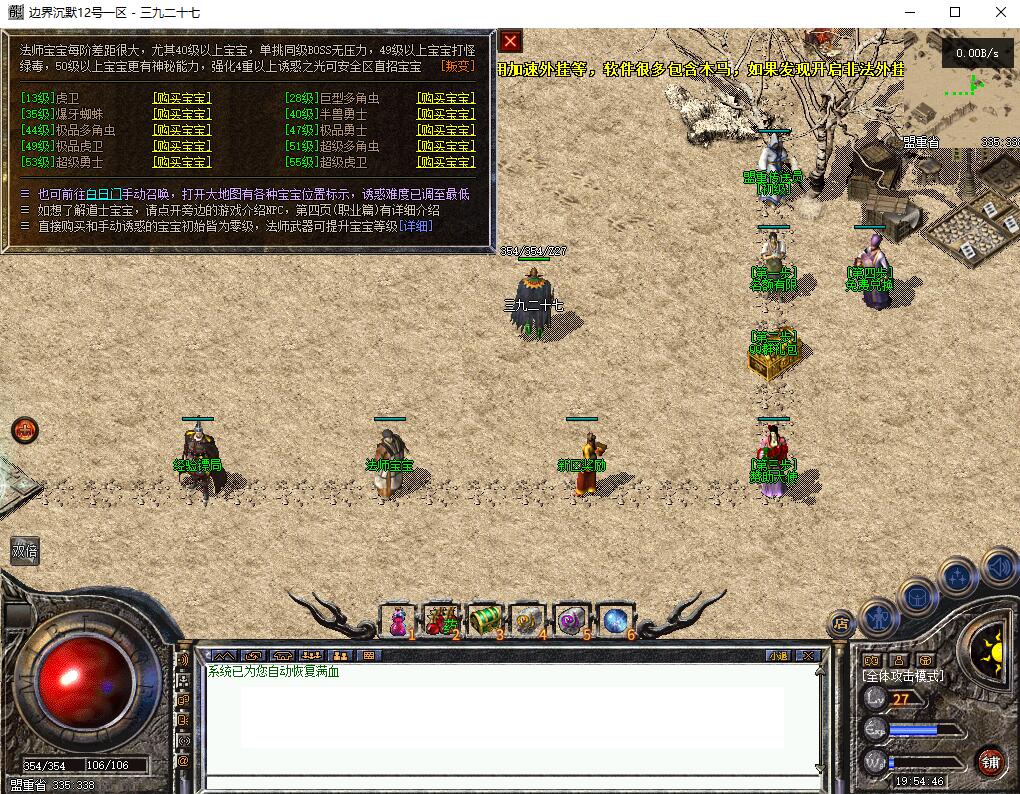Click the 小退 button above the chat

tap(778, 656)
